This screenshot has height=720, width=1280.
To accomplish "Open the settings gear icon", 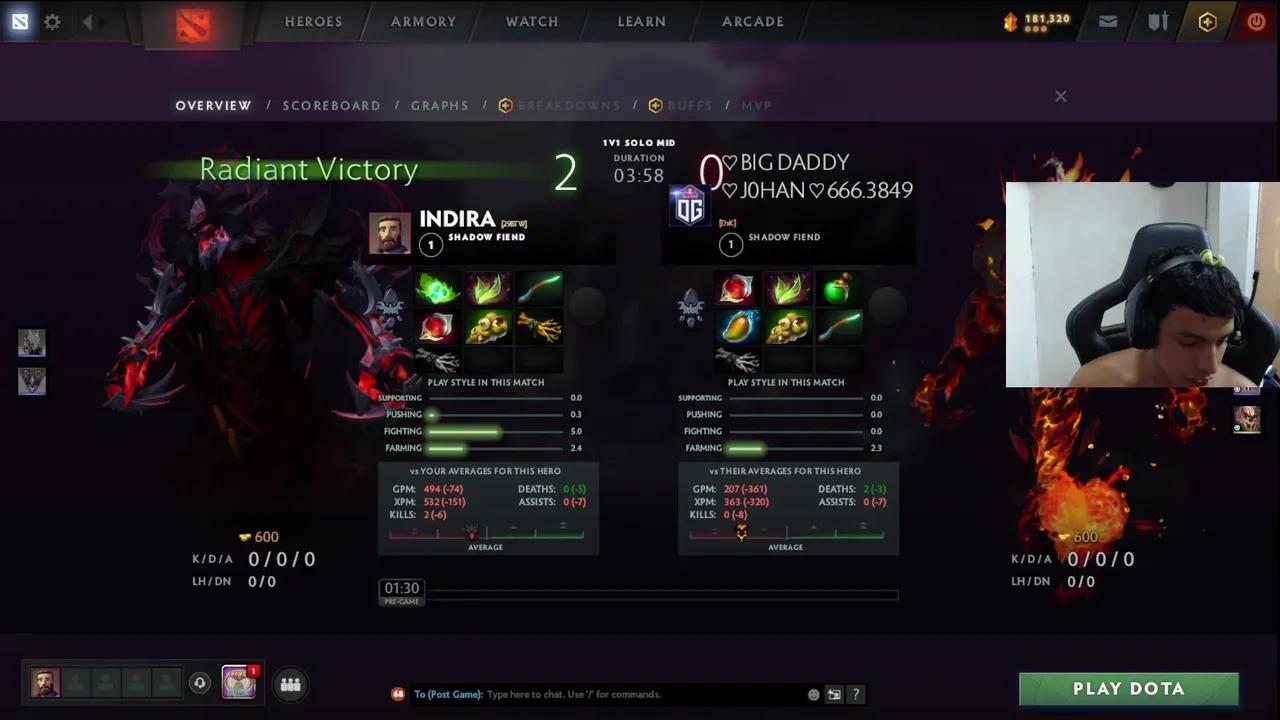I will click(52, 21).
